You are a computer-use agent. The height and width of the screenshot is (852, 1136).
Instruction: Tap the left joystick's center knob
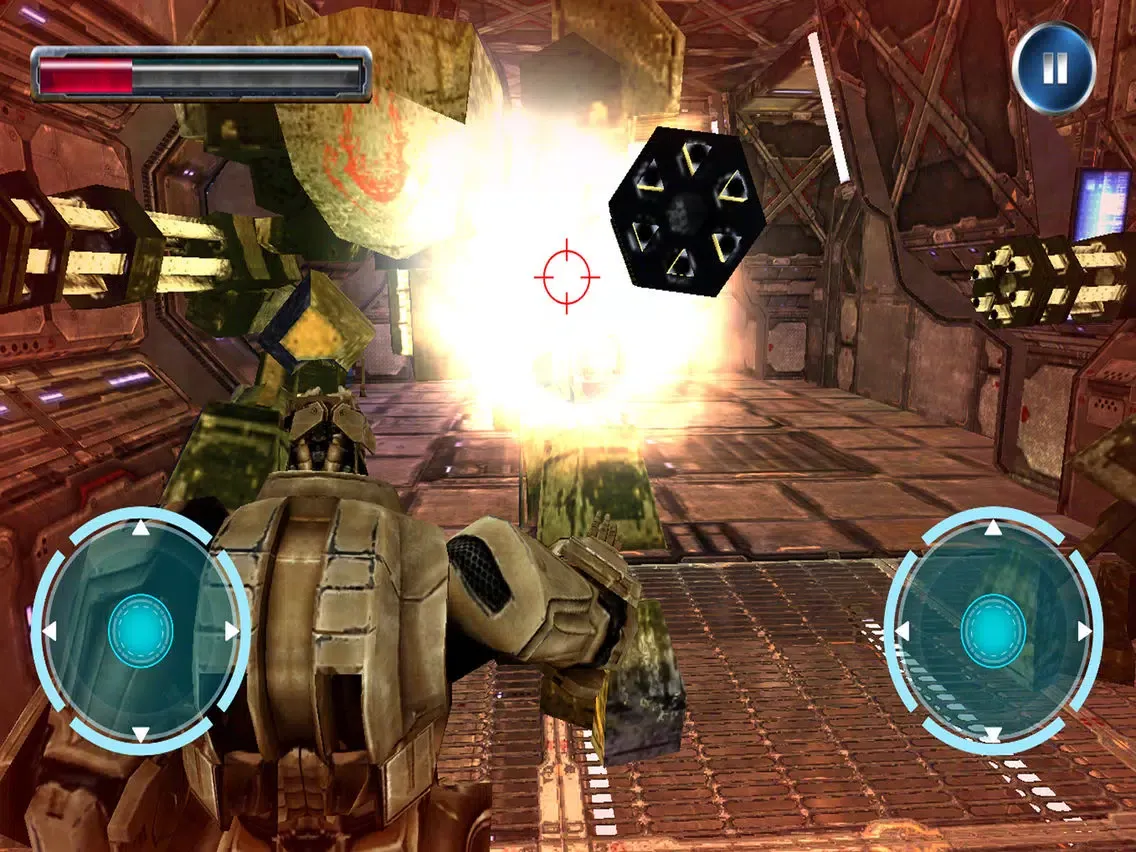click(140, 630)
